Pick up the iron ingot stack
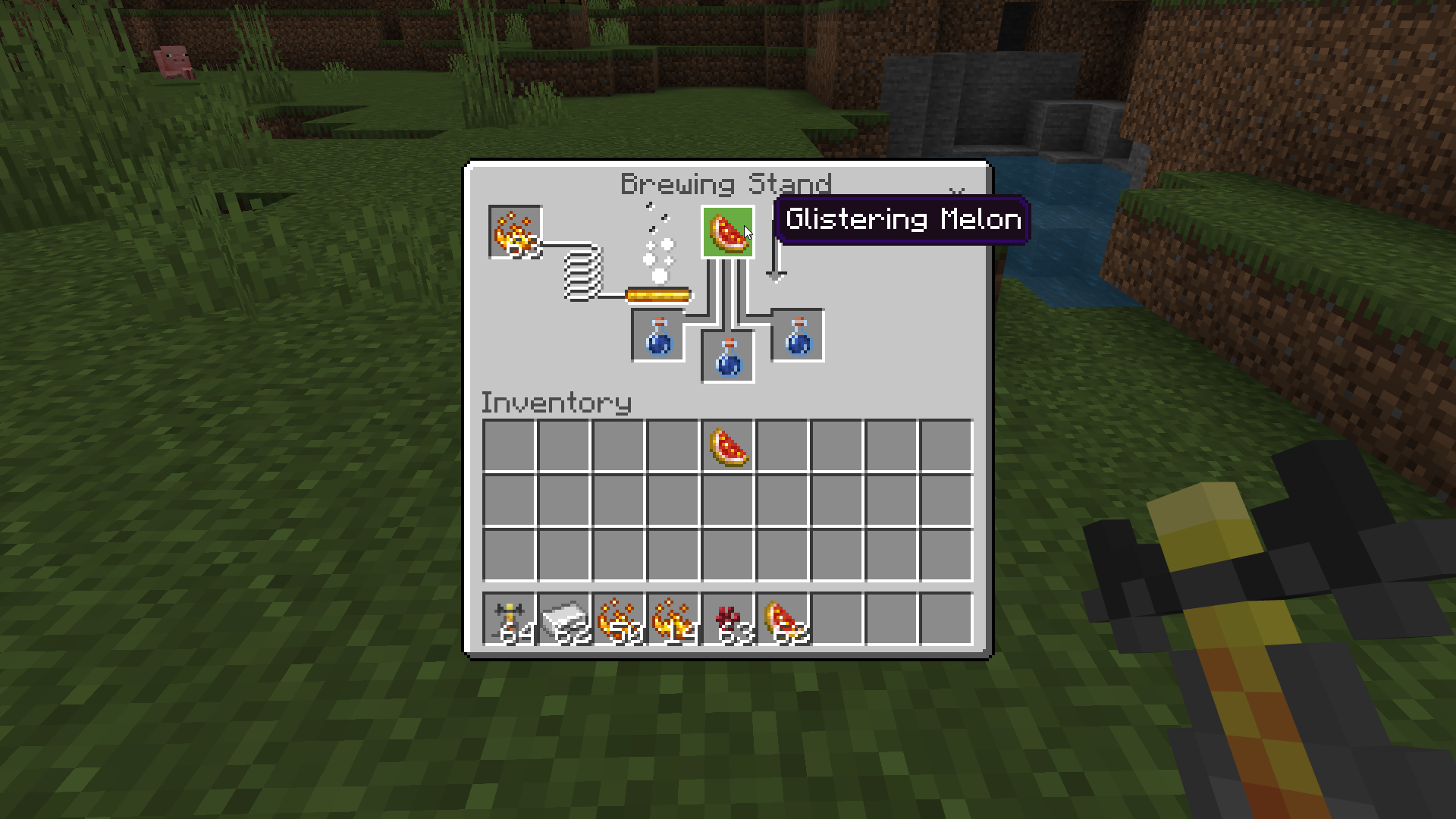1456x819 pixels. coord(564,619)
